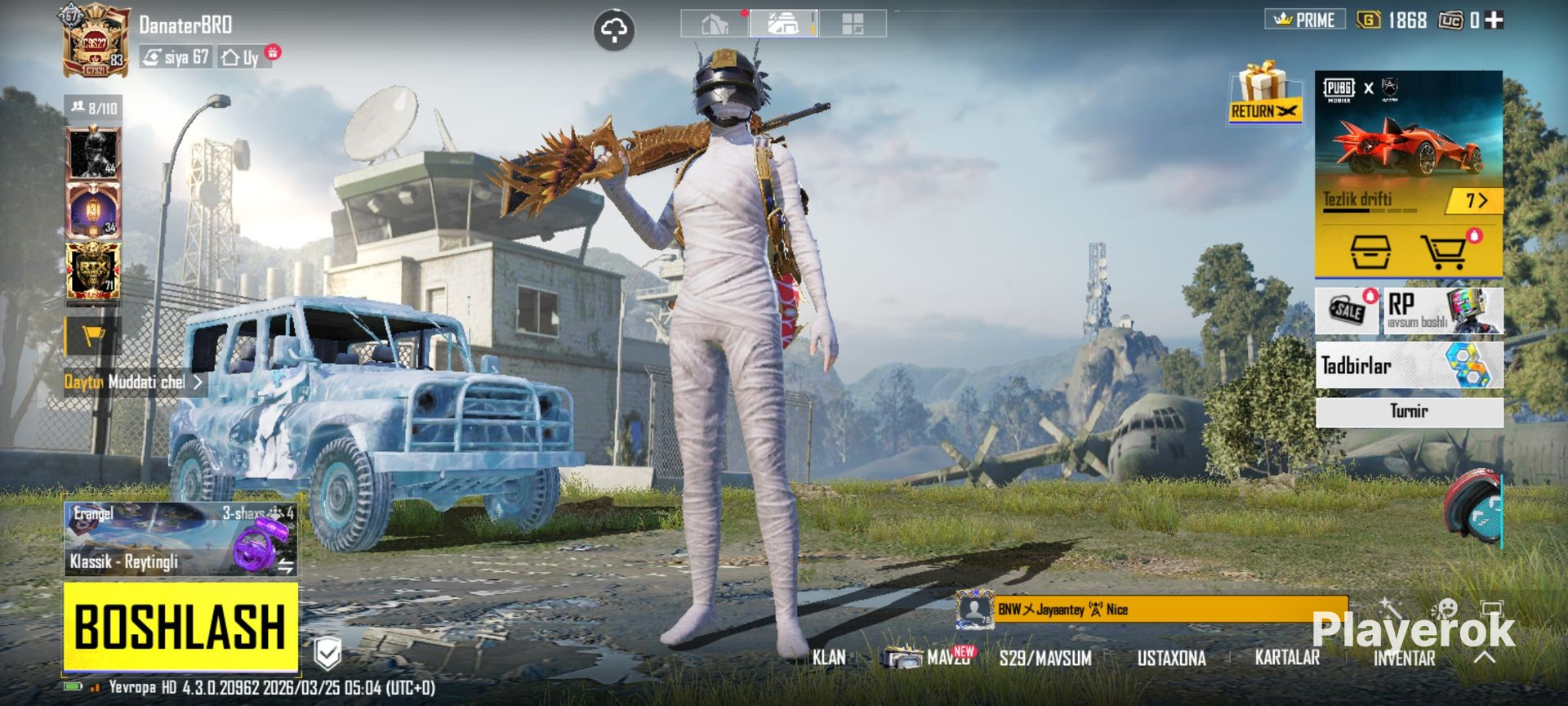Open S29/MAVSUM season menu

[x=1045, y=658]
